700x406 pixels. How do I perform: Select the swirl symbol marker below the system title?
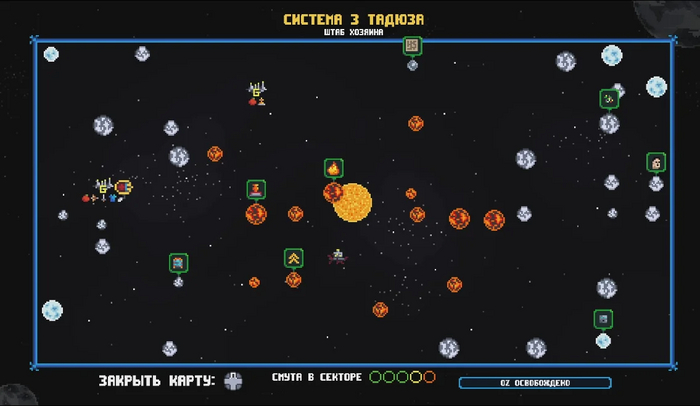[x=412, y=46]
